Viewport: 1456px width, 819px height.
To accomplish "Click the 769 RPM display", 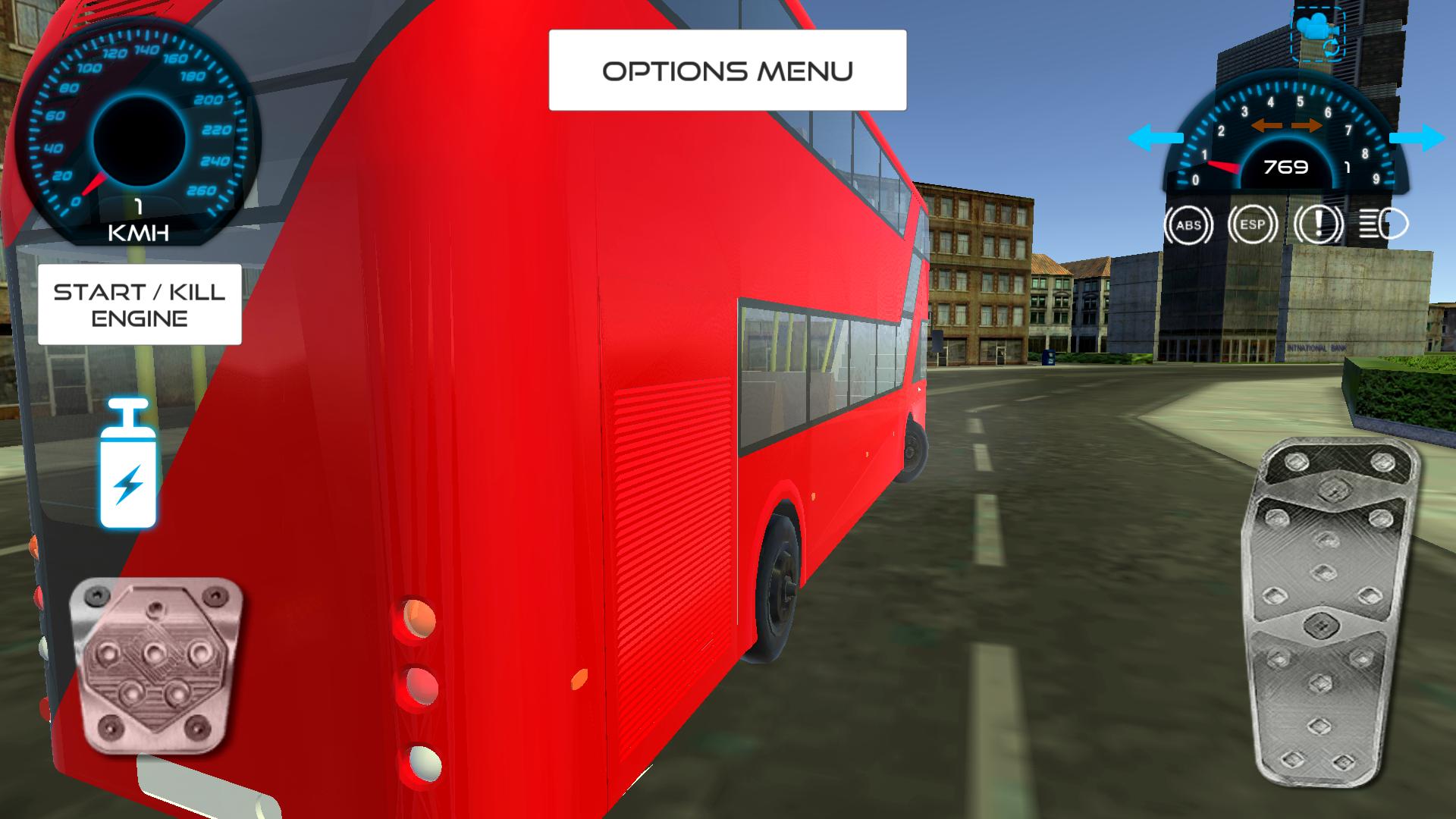I will click(1285, 168).
